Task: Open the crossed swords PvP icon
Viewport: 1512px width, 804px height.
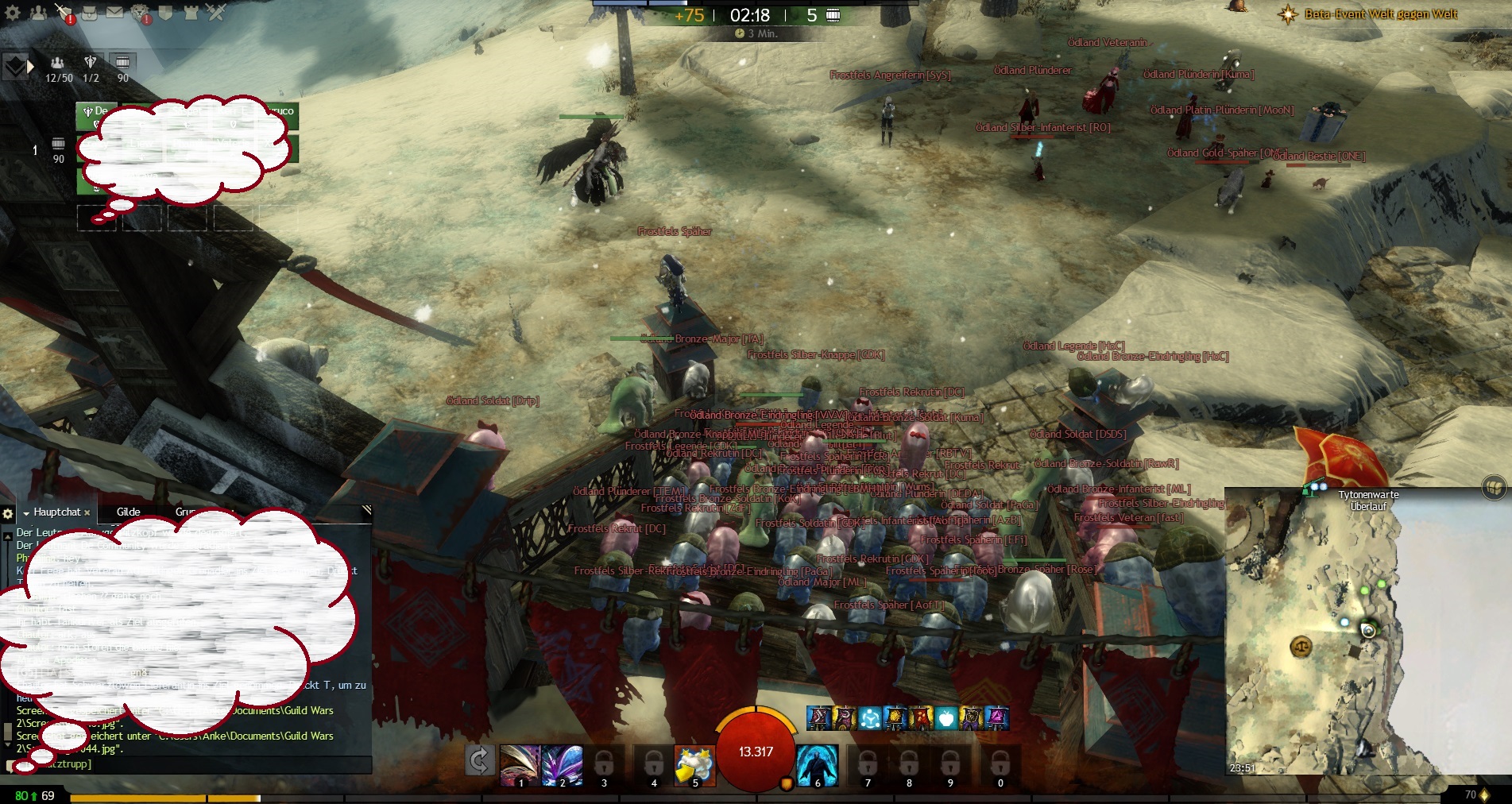Action: [215, 13]
